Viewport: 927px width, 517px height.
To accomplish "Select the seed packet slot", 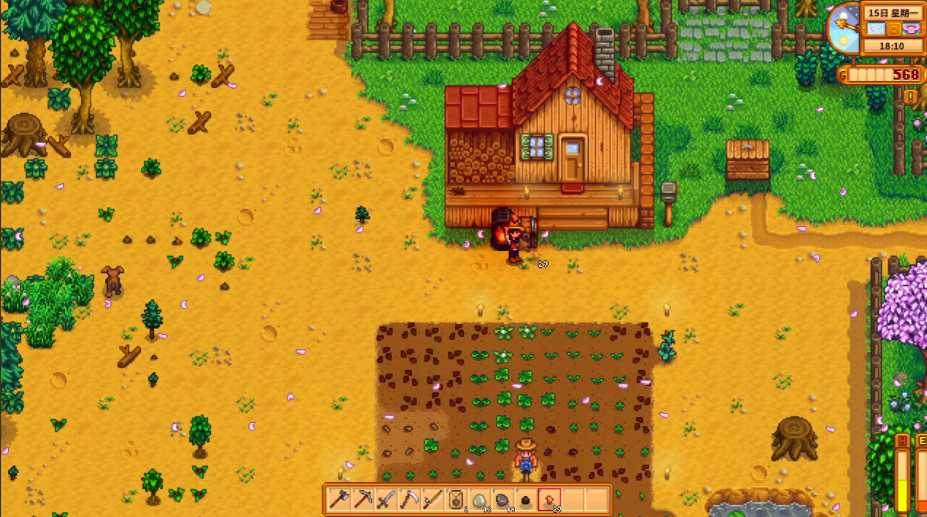I will click(x=455, y=499).
